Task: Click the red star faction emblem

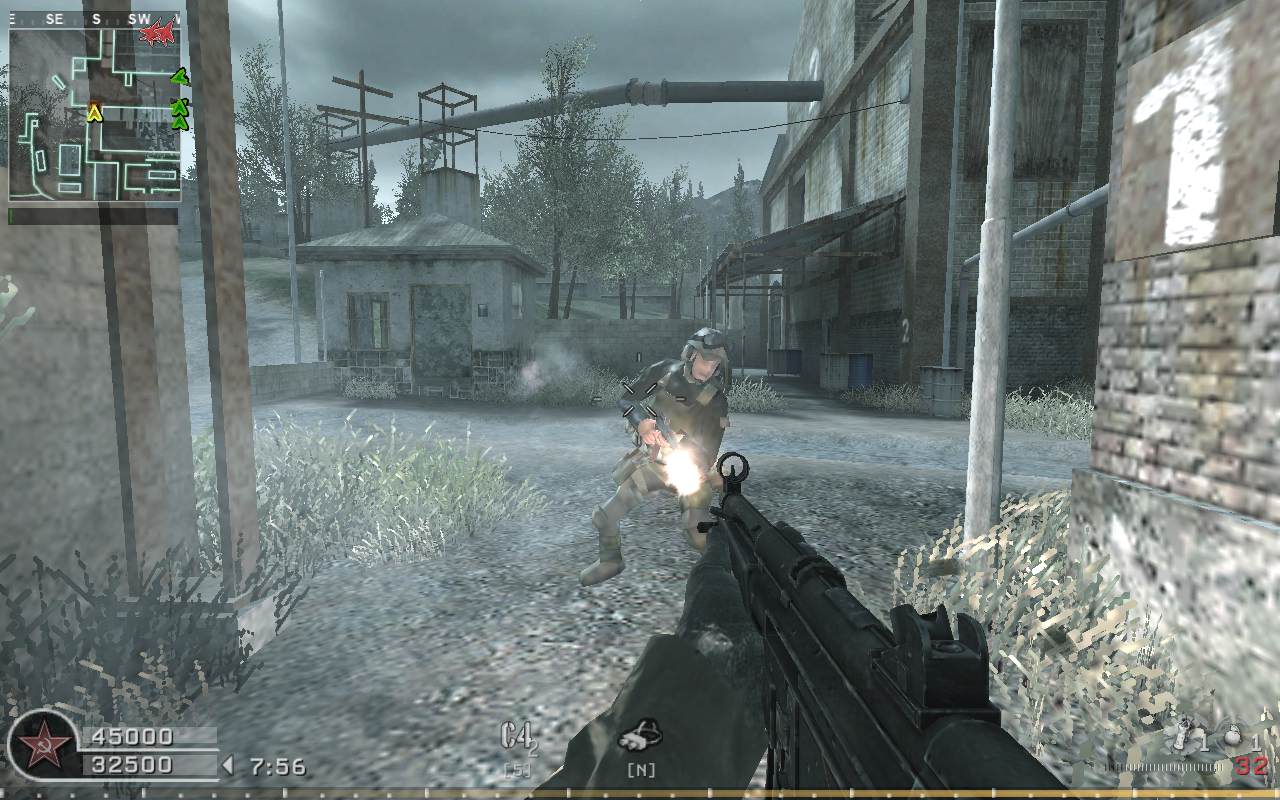Action: (44, 745)
